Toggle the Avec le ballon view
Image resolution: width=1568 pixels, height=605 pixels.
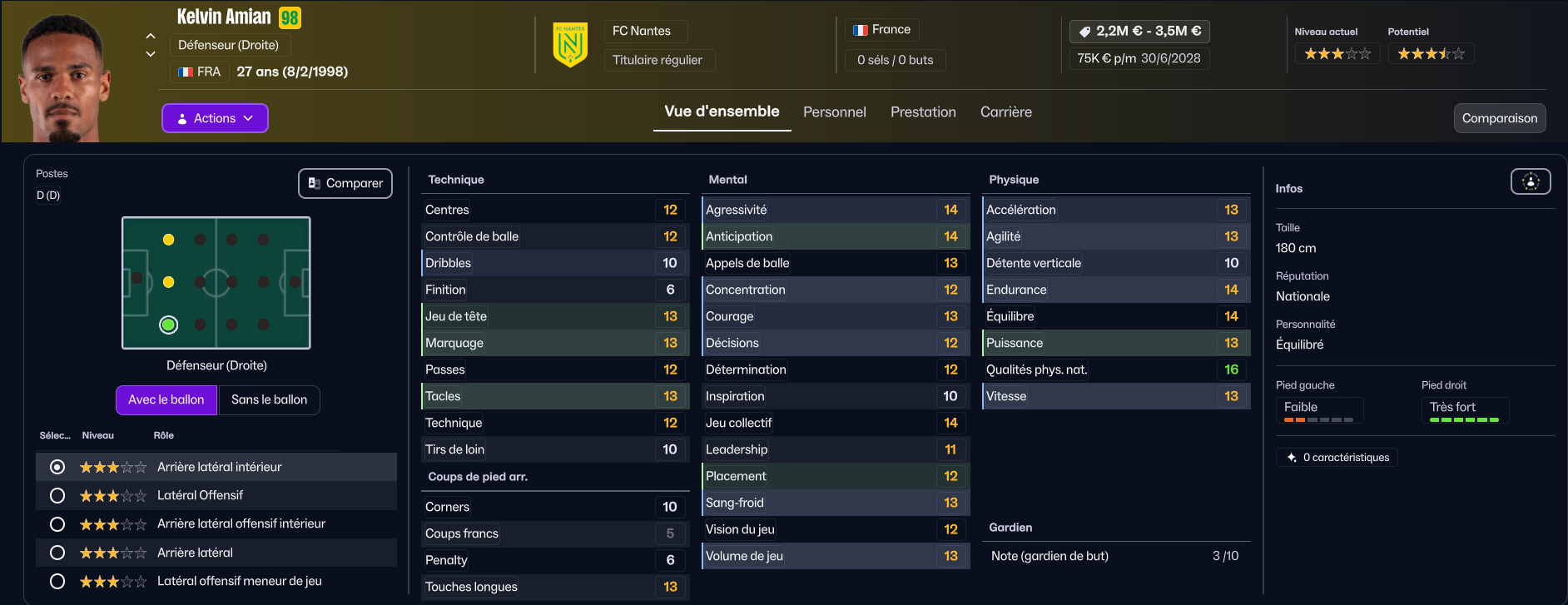(166, 399)
